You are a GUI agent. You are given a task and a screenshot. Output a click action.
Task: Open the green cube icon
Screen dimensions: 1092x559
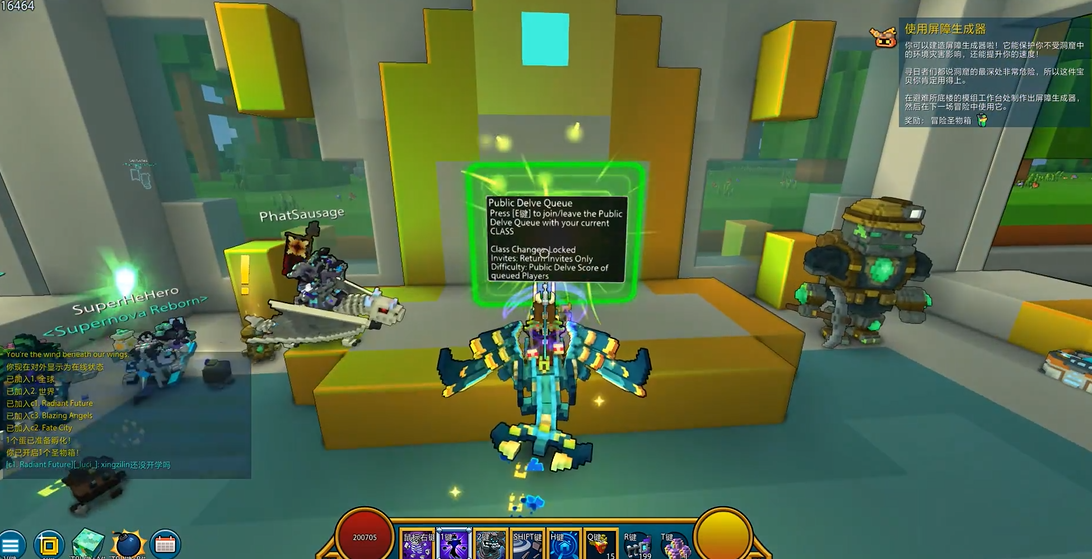coord(88,544)
